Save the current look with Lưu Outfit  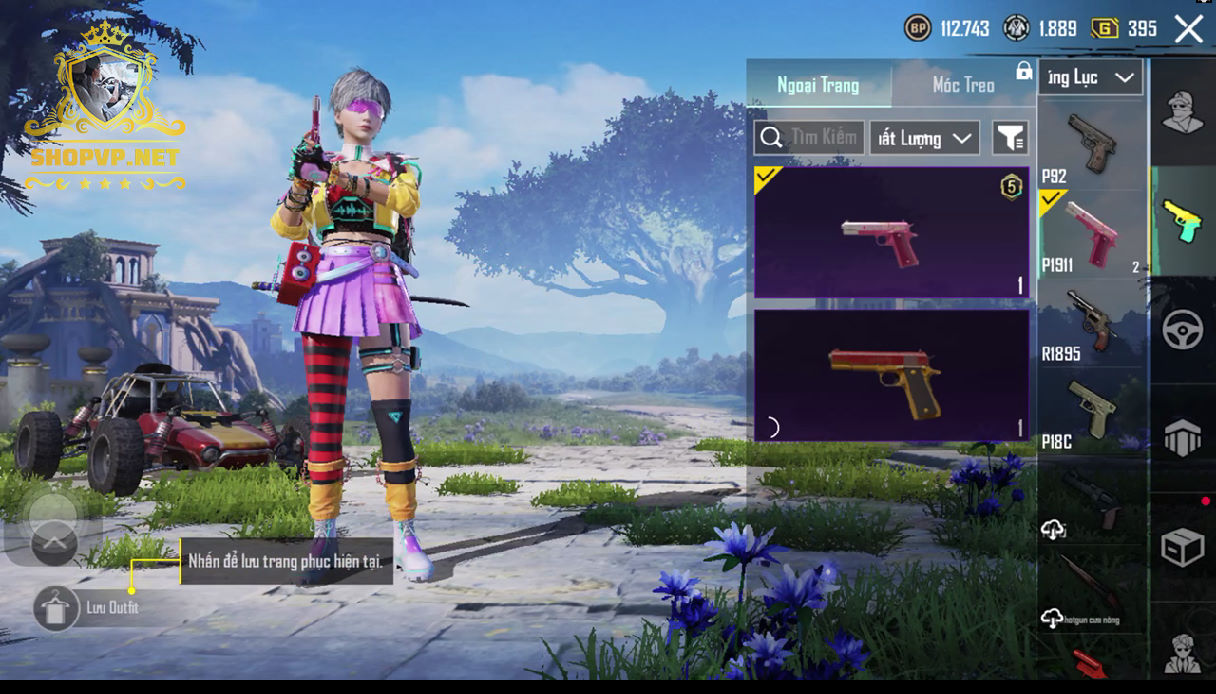(x=57, y=608)
